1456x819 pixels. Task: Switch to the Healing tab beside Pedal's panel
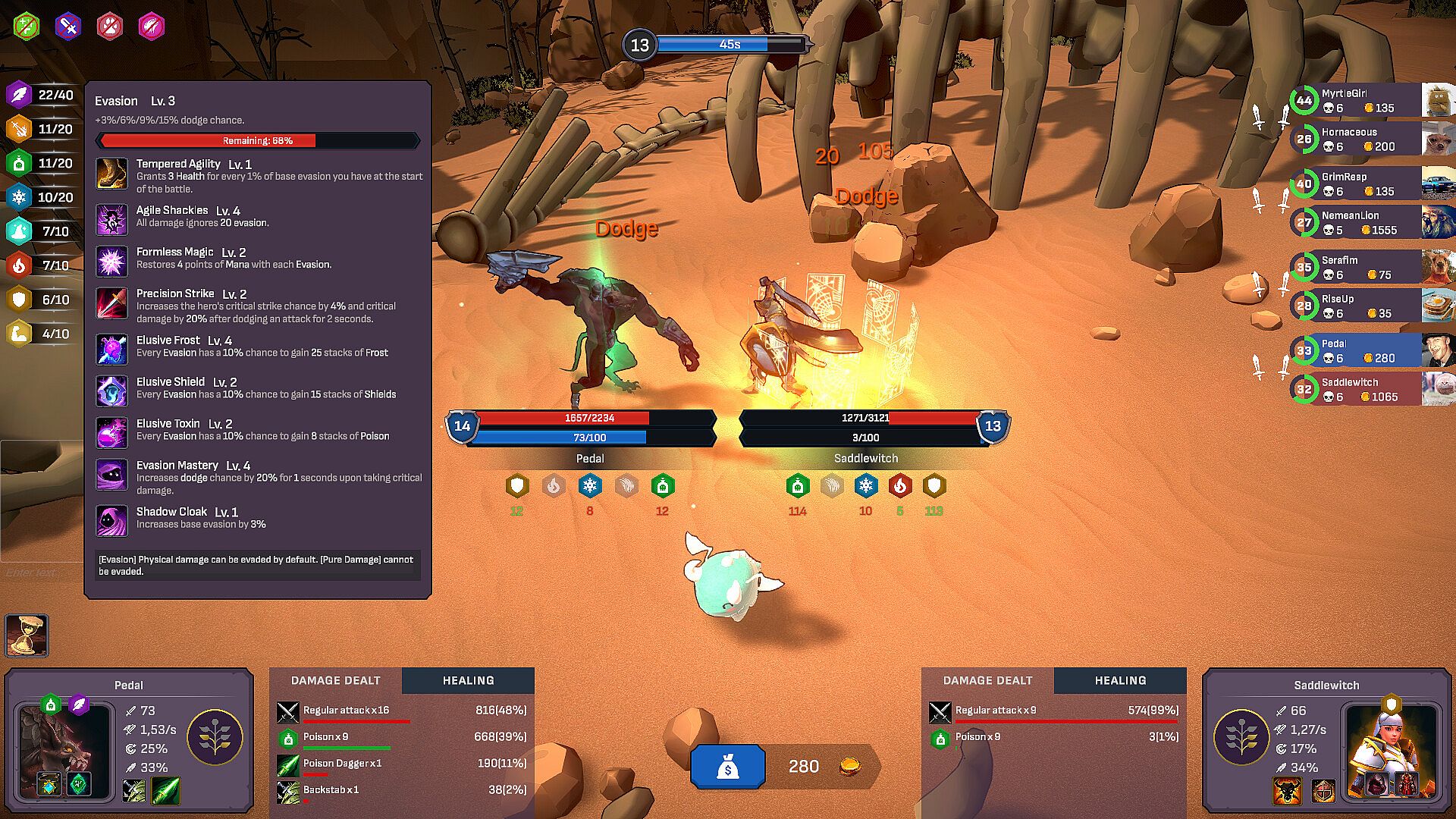click(x=468, y=681)
